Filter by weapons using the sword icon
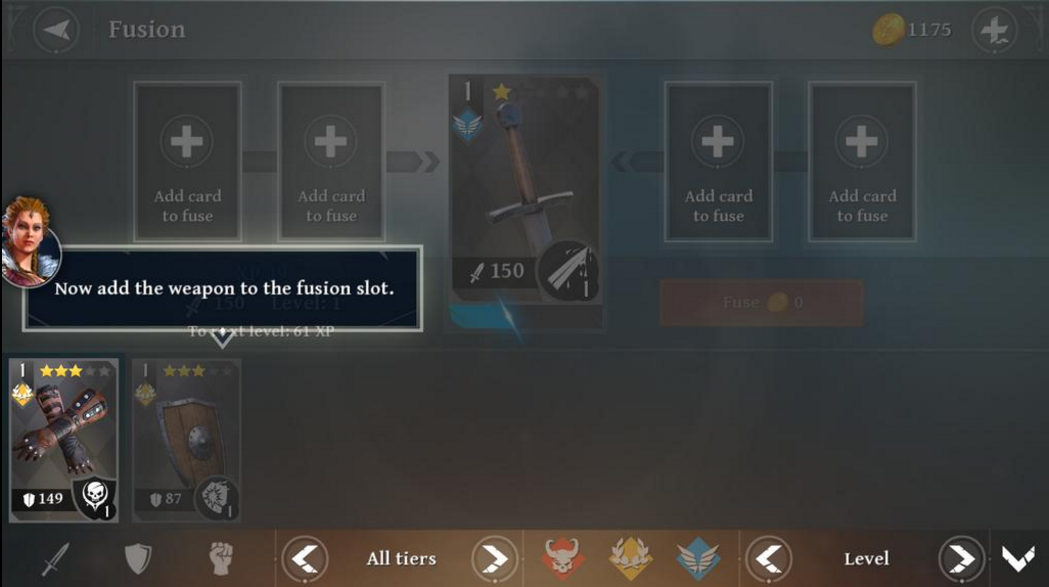1049x587 pixels. click(56, 558)
